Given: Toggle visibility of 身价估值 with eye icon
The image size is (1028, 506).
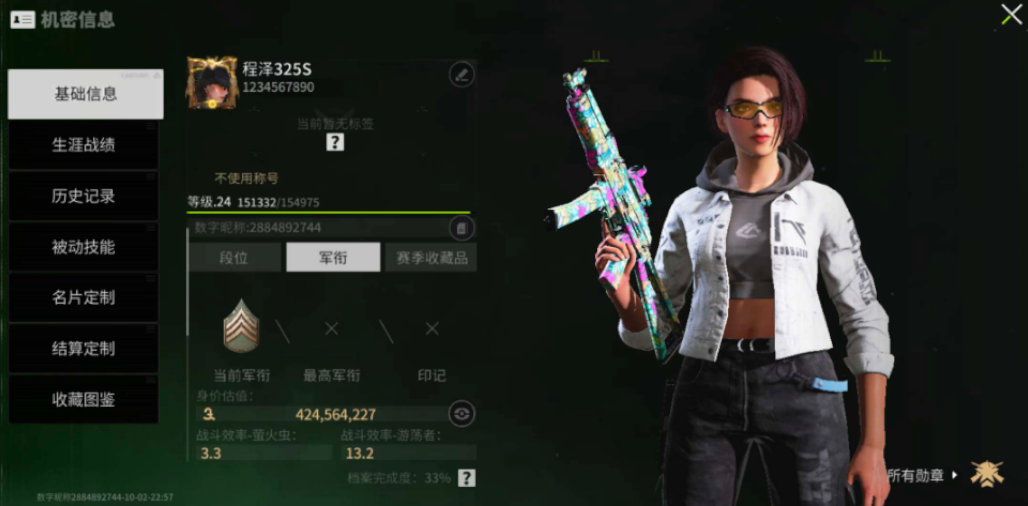Looking at the screenshot, I should click(460, 413).
